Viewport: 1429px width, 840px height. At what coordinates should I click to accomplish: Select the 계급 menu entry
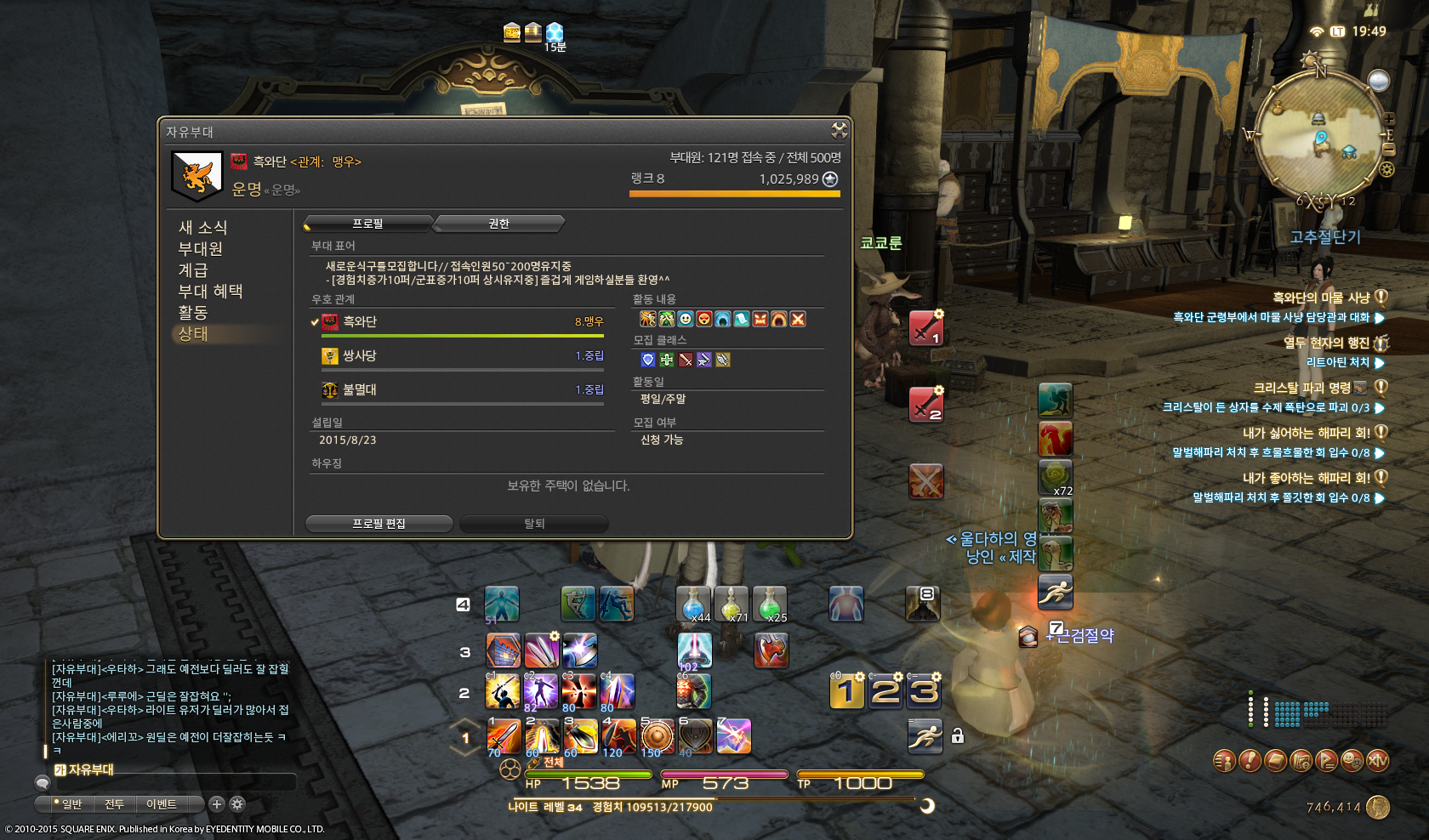click(193, 270)
